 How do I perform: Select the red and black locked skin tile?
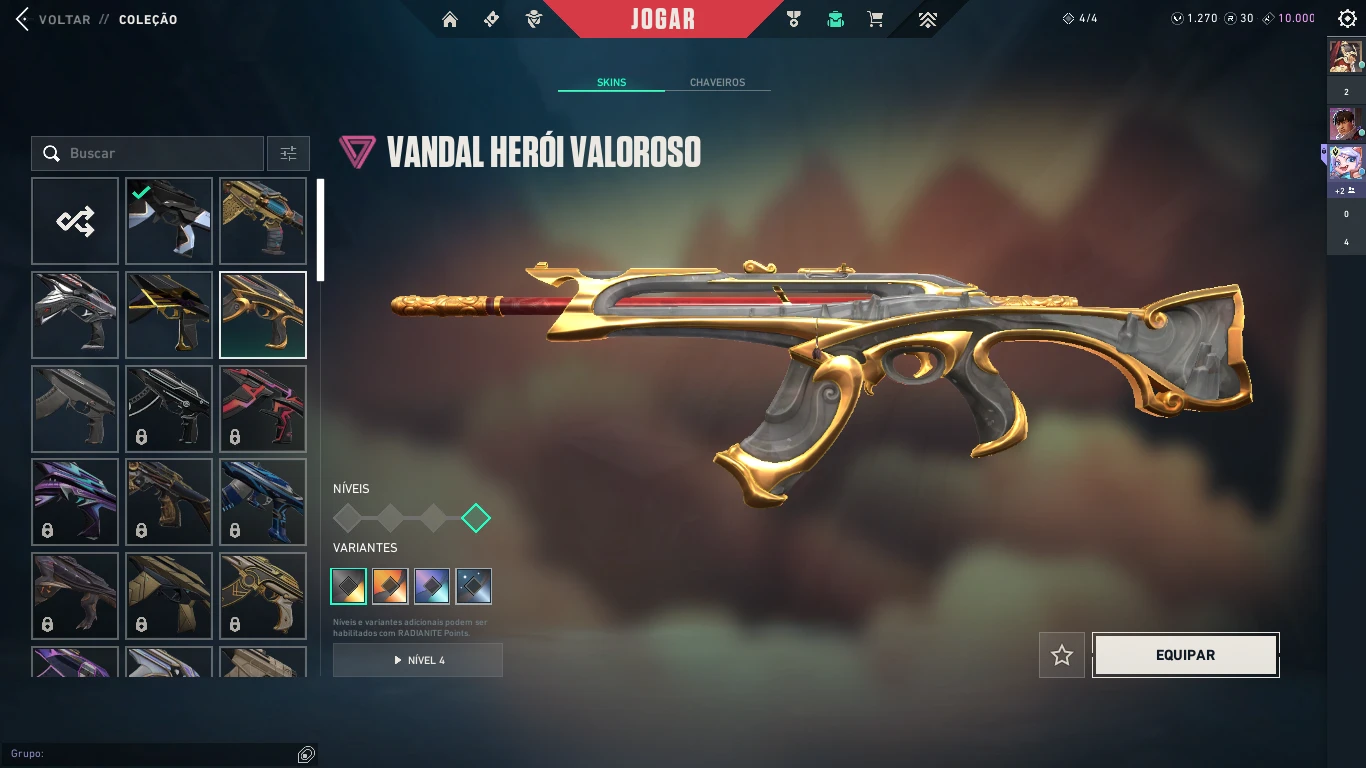coord(263,409)
